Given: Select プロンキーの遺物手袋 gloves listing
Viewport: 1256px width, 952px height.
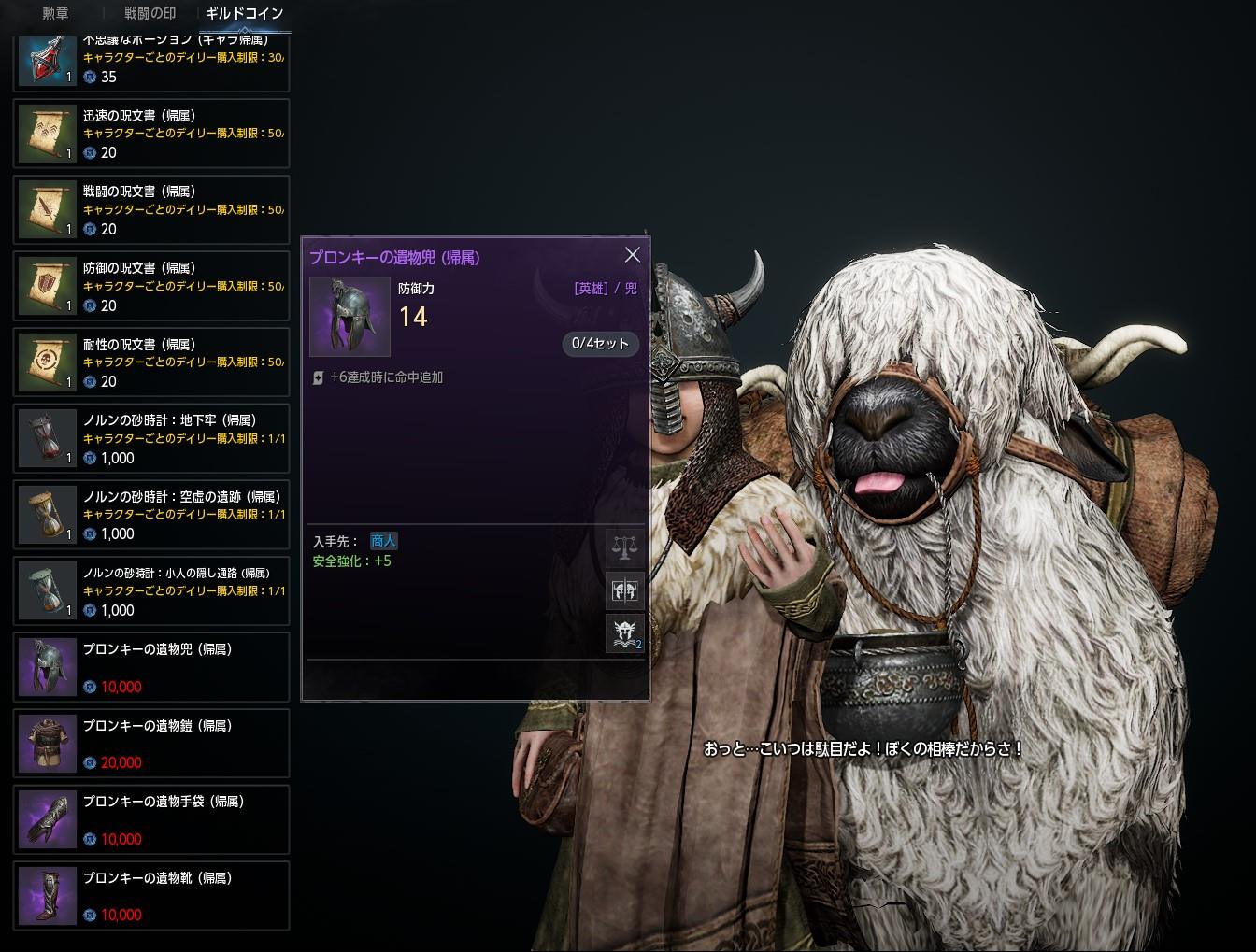Looking at the screenshot, I should point(151,819).
